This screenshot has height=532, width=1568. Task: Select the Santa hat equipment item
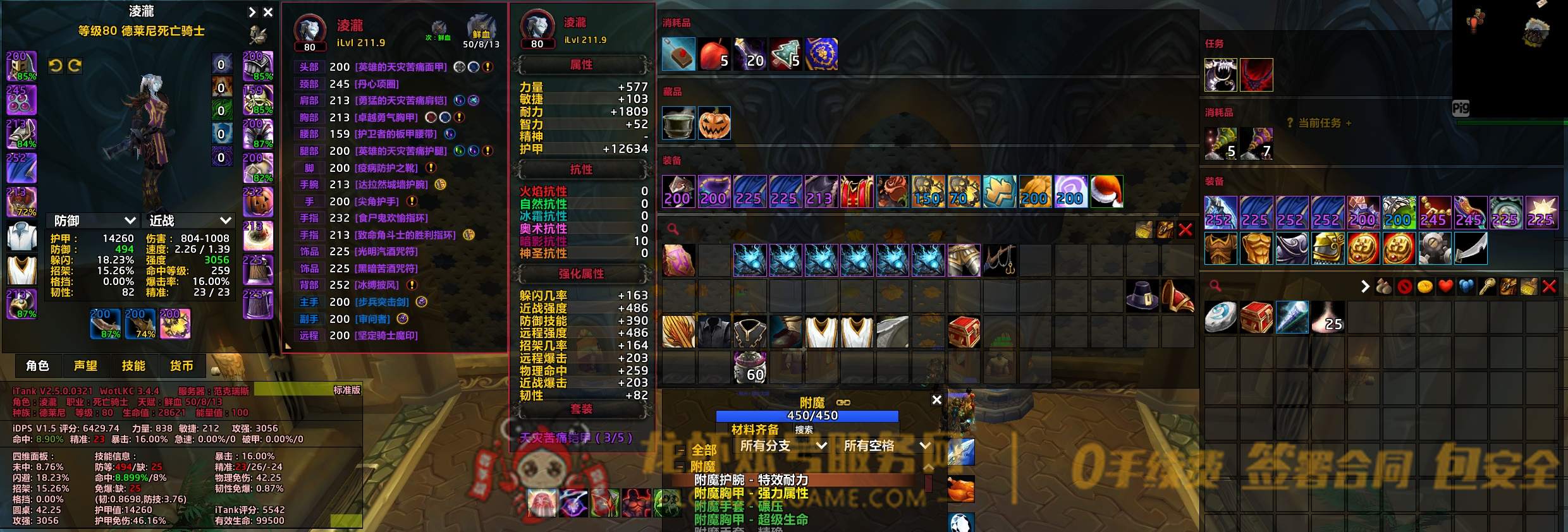(x=1106, y=191)
